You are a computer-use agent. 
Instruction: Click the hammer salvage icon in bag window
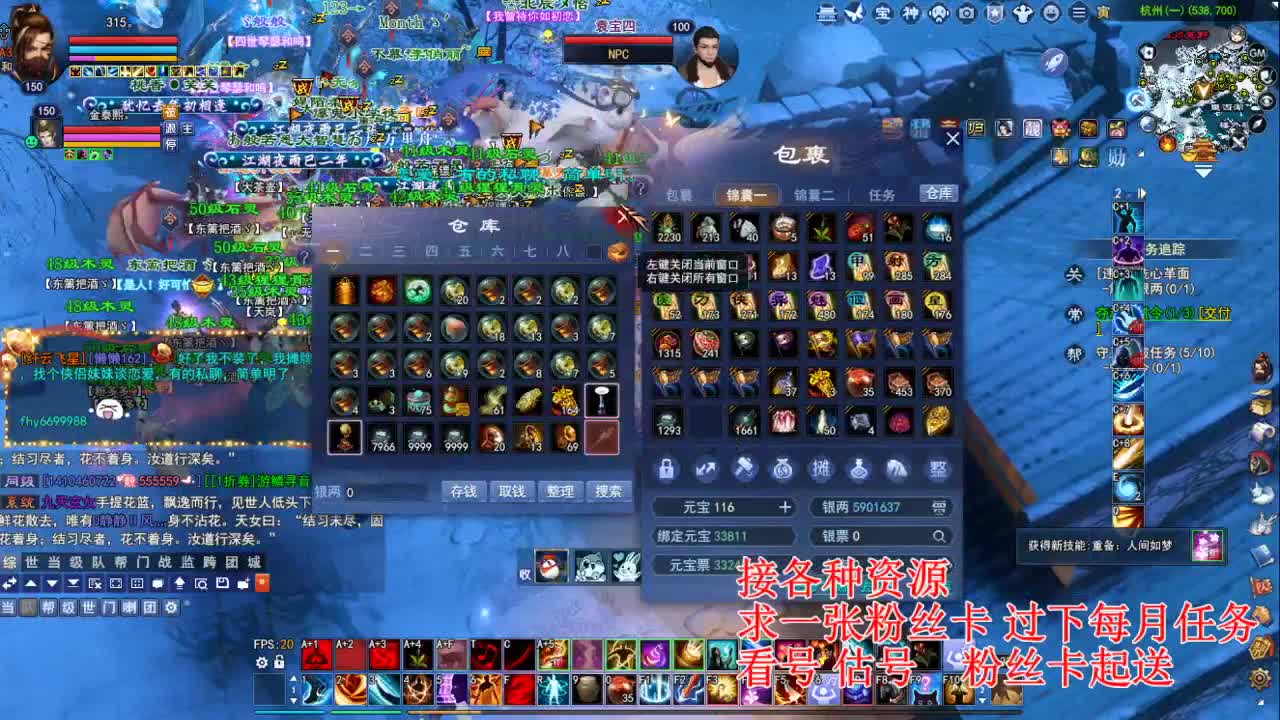(x=743, y=468)
